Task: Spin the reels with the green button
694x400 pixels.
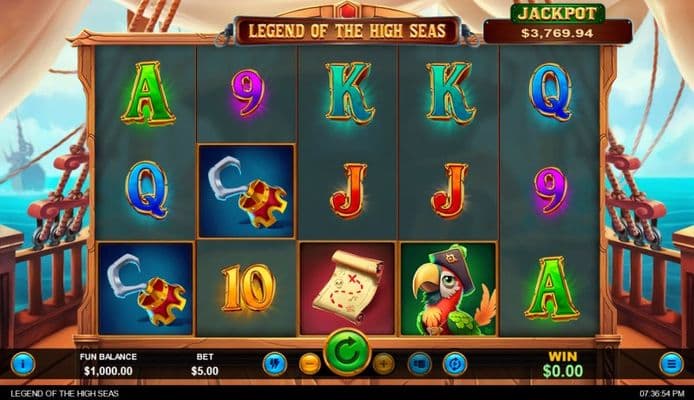Action: (x=347, y=353)
